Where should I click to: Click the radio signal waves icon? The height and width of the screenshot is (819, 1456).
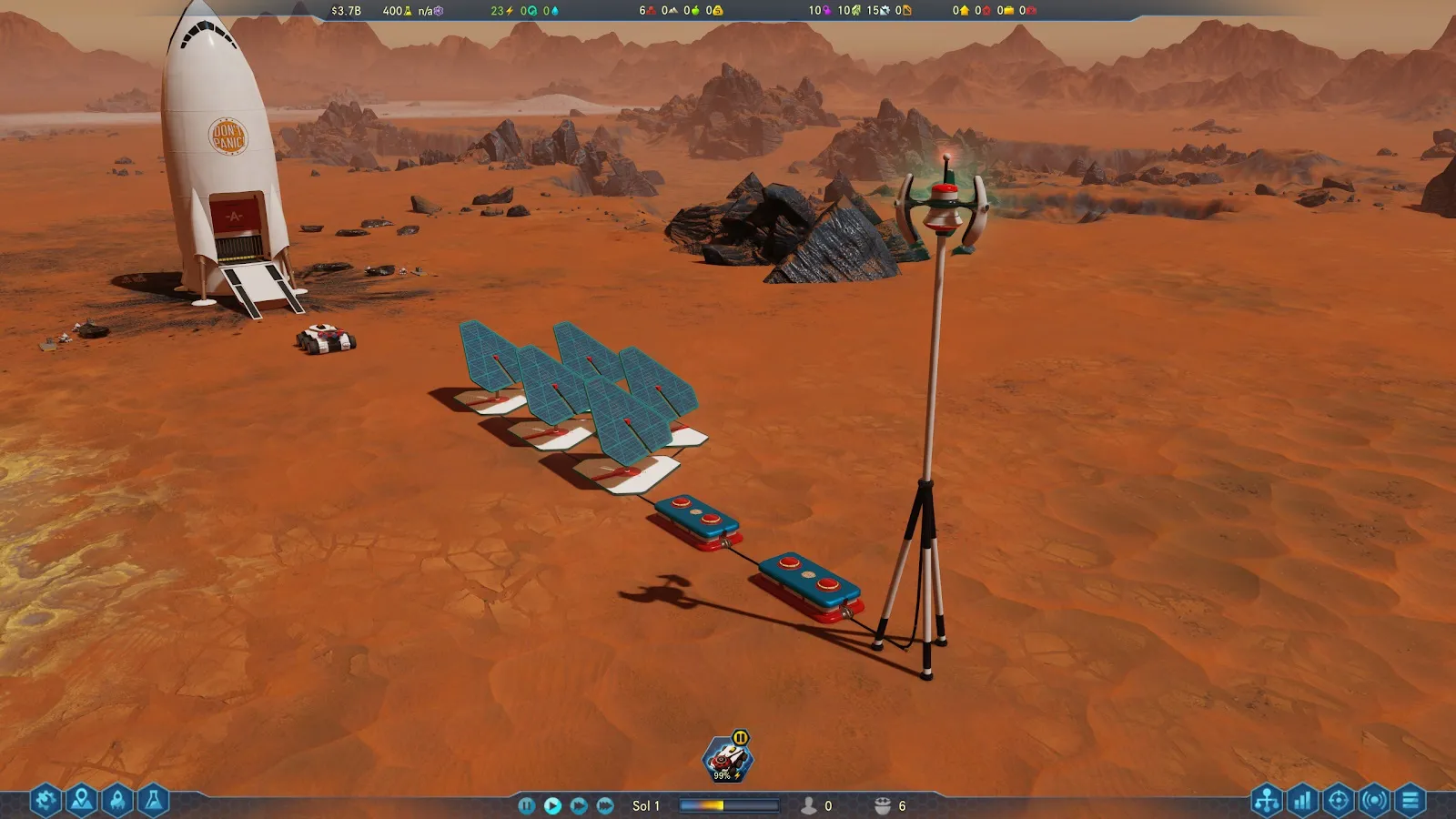(1374, 801)
